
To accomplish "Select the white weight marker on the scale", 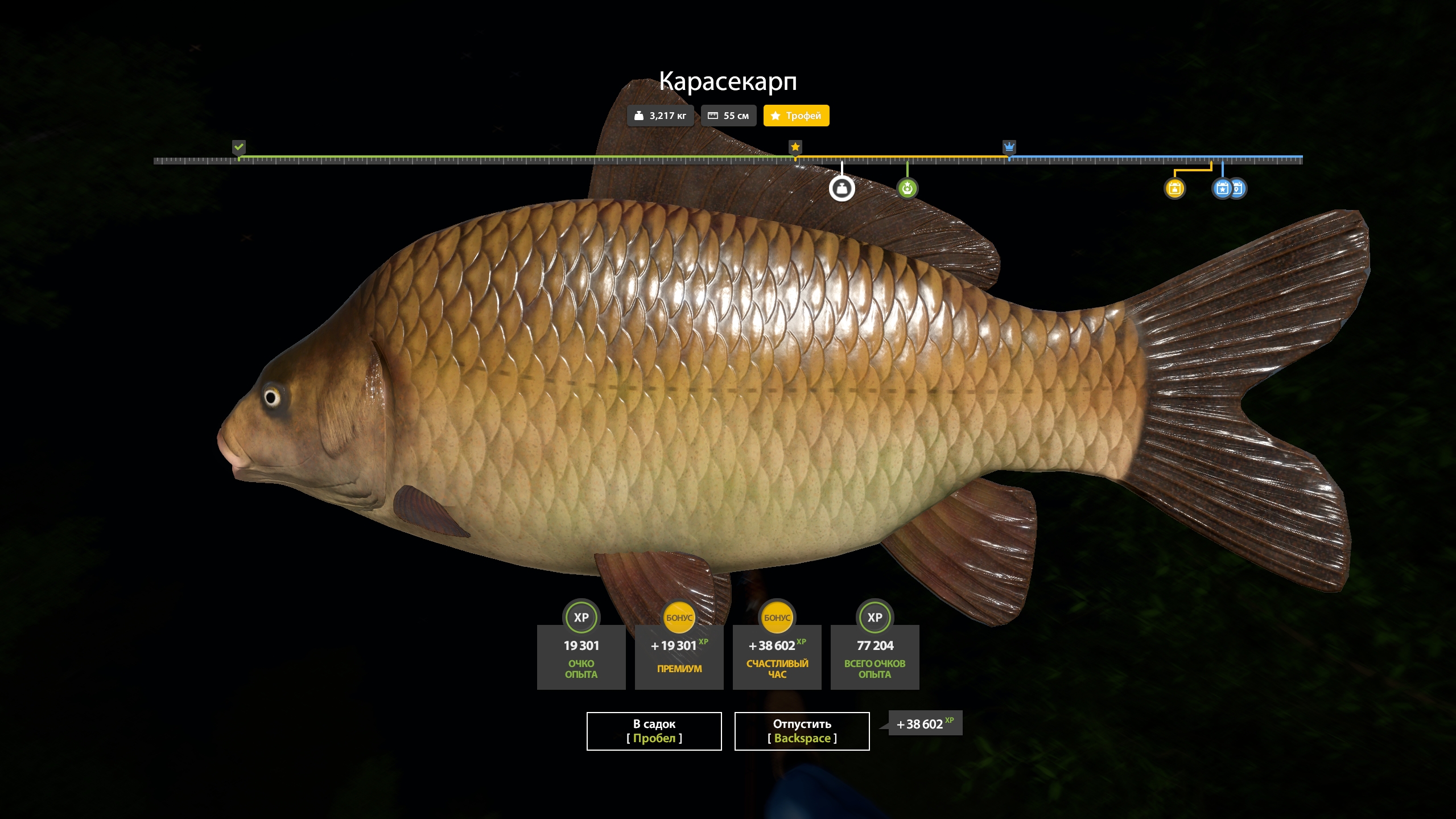I will click(x=842, y=188).
